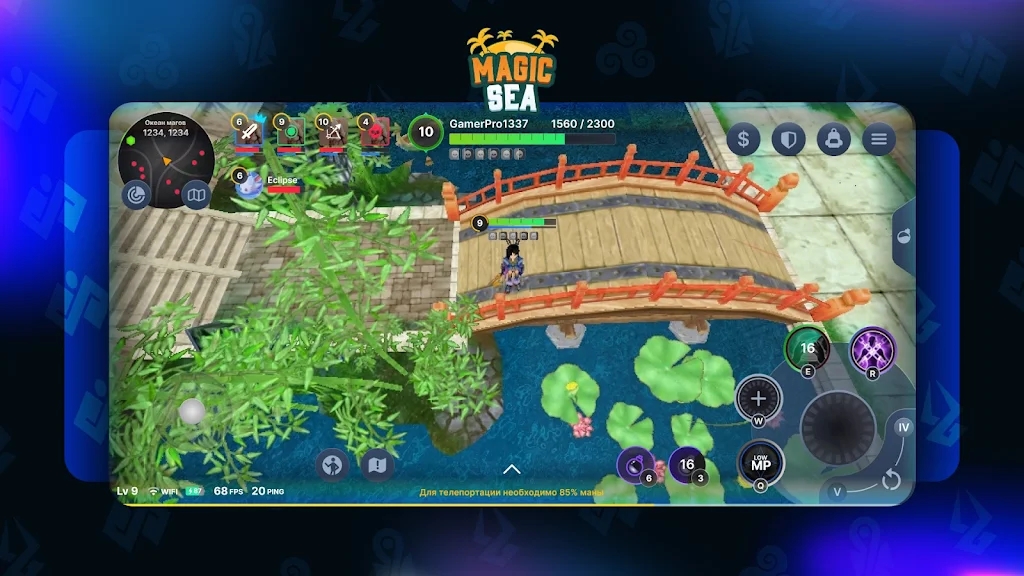Image resolution: width=1024 pixels, height=576 pixels.
Task: Activate the purple crossed-blades R skill
Action: click(x=872, y=351)
